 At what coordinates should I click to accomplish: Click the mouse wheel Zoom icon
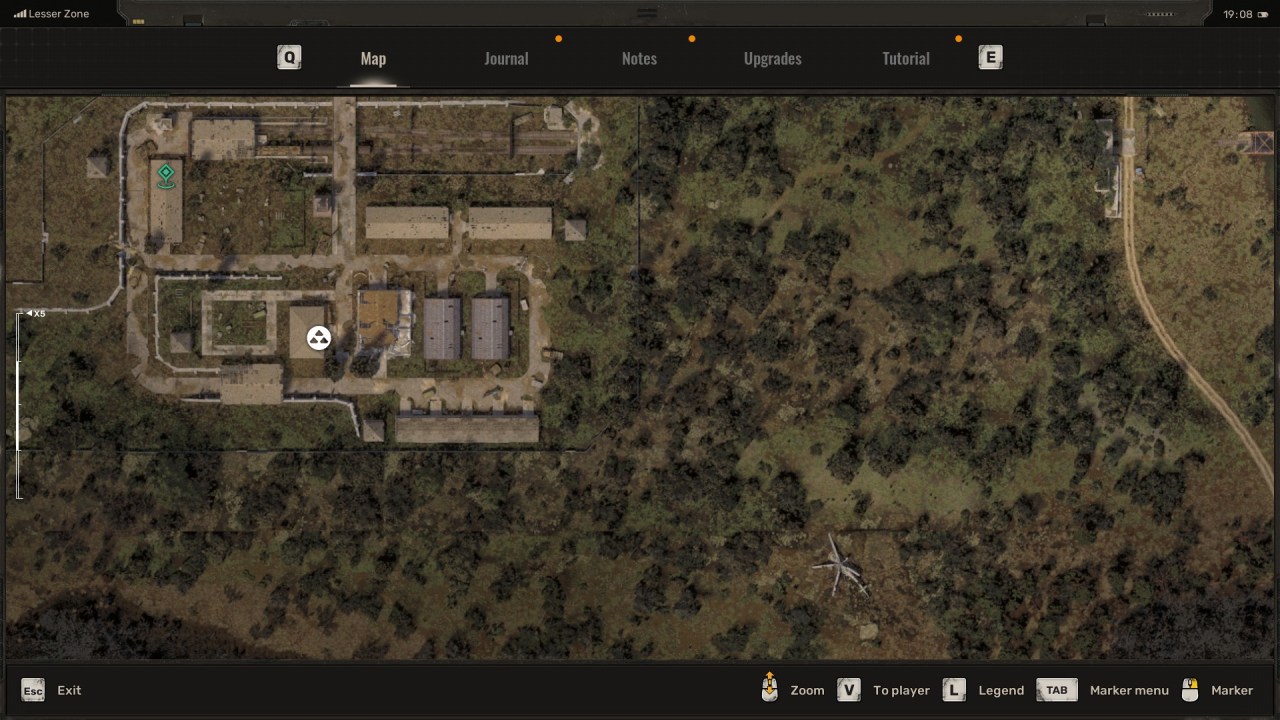pos(769,689)
